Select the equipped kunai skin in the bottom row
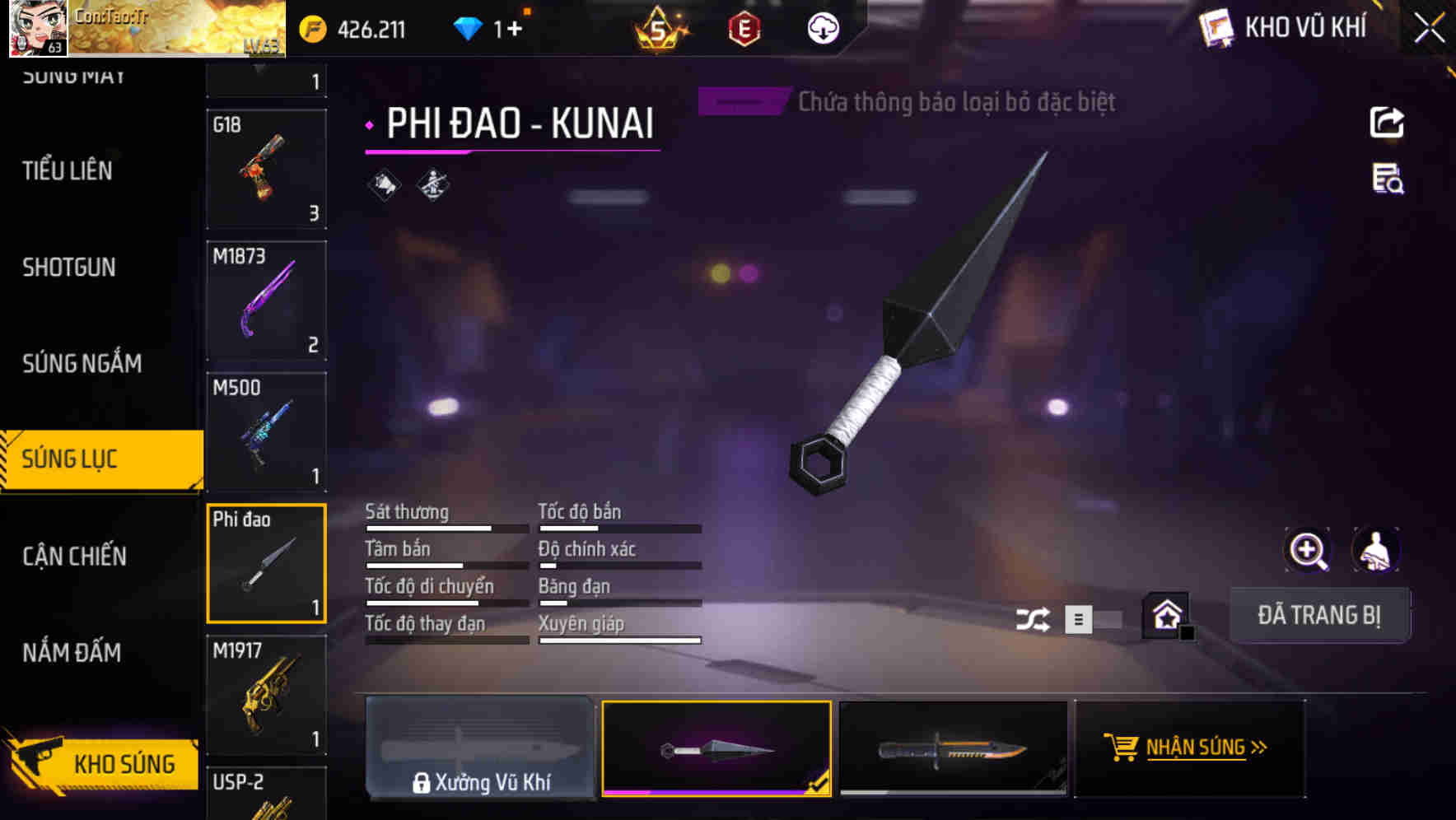The width and height of the screenshot is (1456, 820). pos(717,748)
